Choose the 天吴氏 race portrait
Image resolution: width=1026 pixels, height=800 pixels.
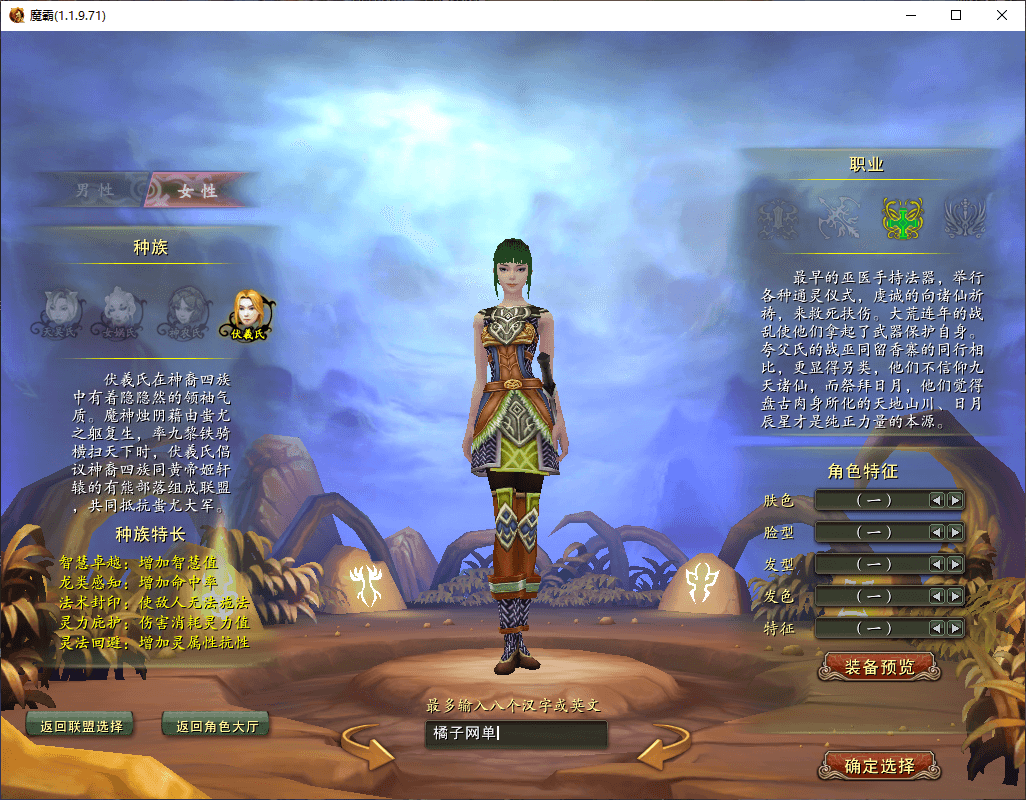click(59, 312)
